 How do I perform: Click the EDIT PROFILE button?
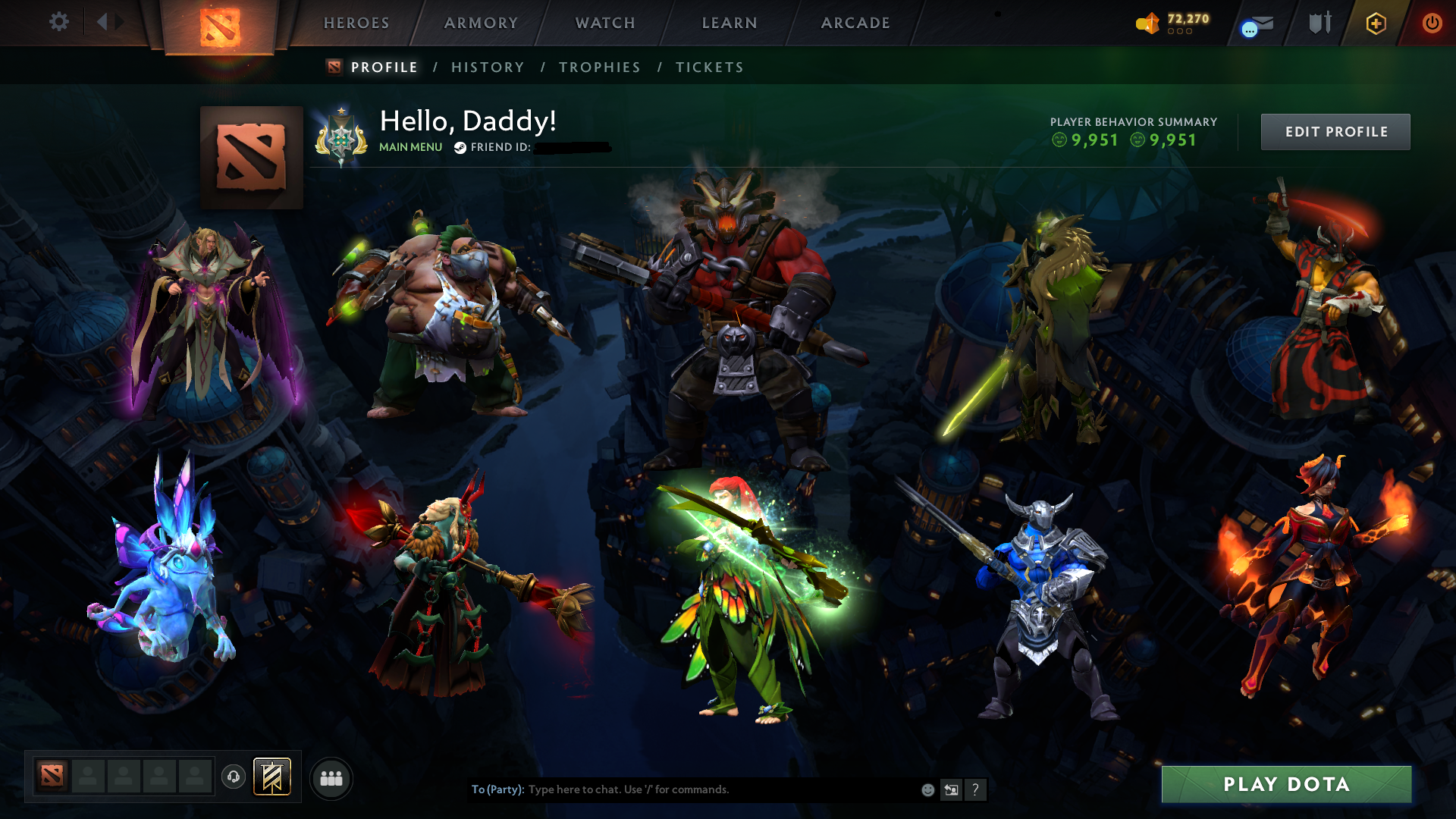[x=1335, y=131]
